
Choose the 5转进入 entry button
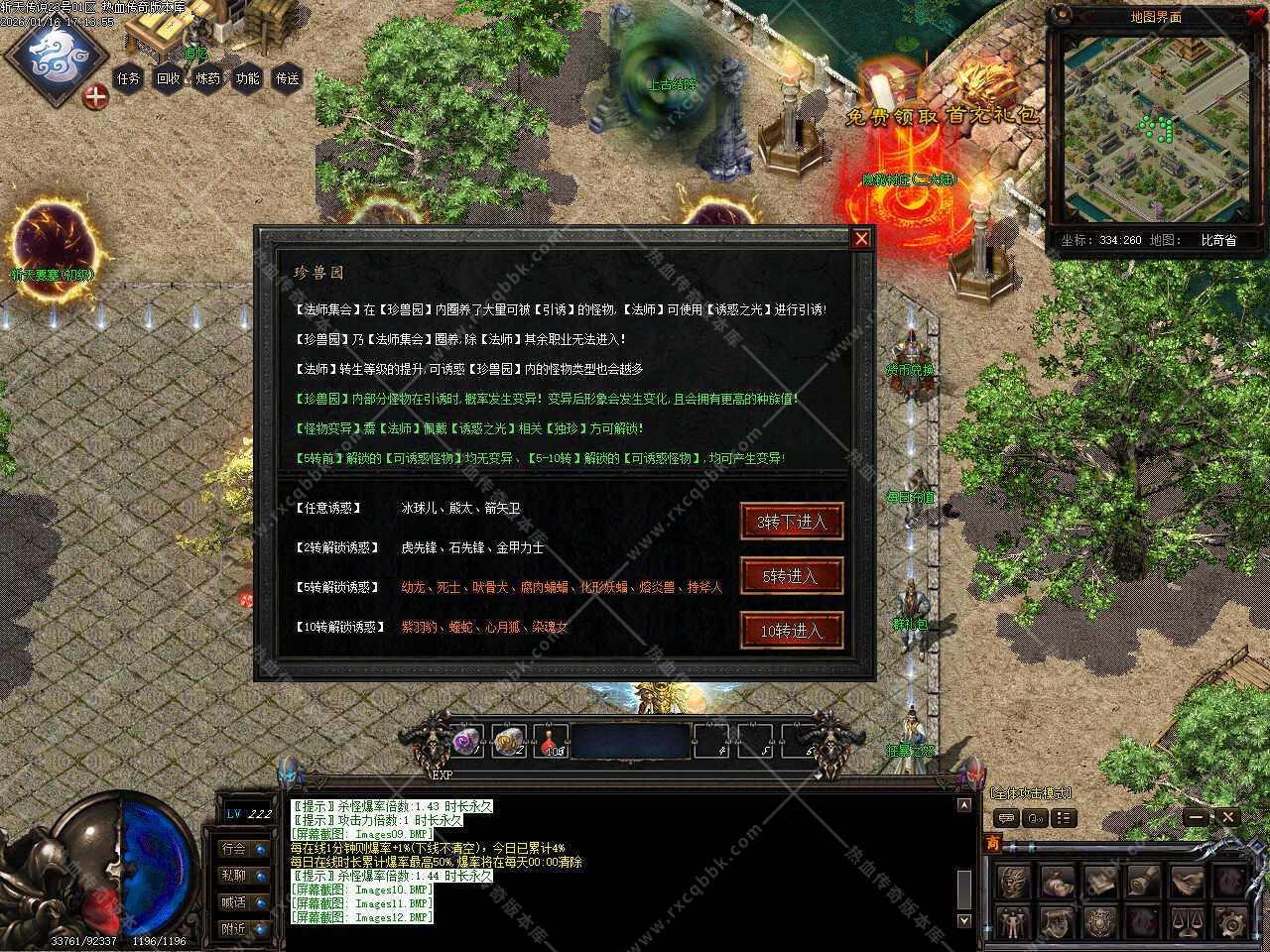(792, 576)
